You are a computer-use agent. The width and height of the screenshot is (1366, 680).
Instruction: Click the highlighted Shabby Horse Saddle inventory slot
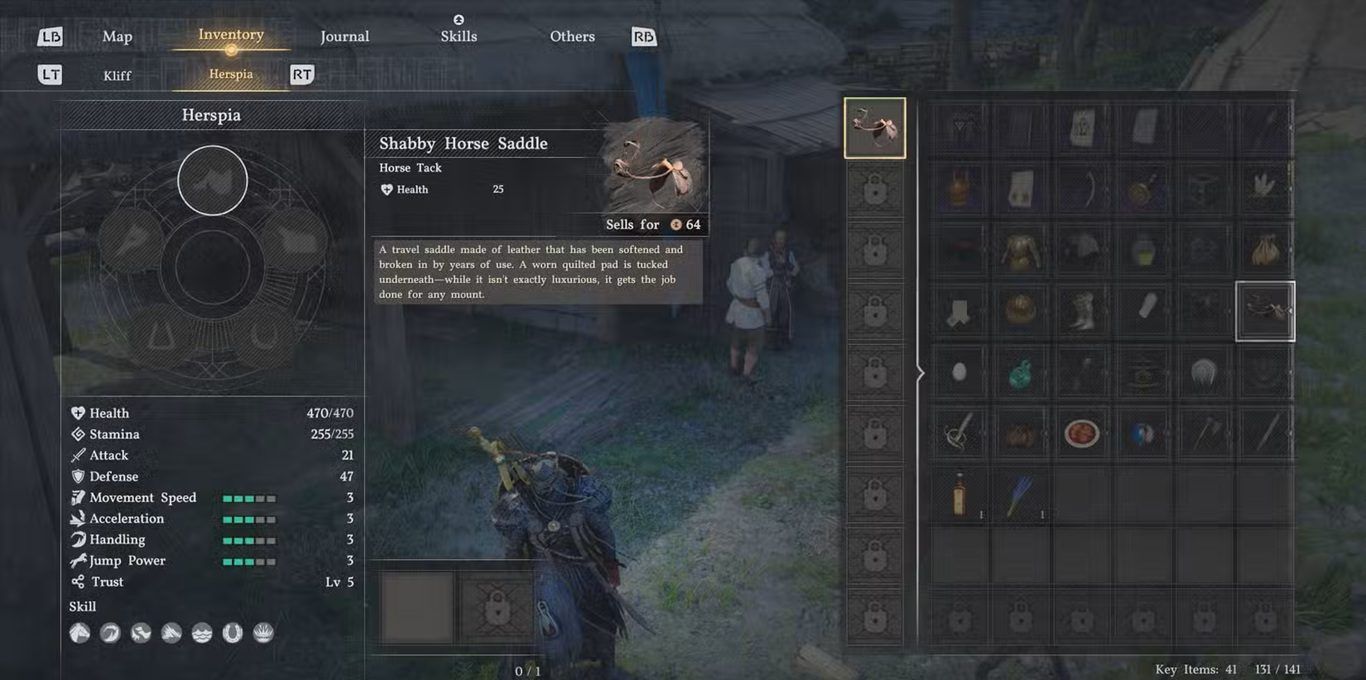pyautogui.click(x=1265, y=311)
